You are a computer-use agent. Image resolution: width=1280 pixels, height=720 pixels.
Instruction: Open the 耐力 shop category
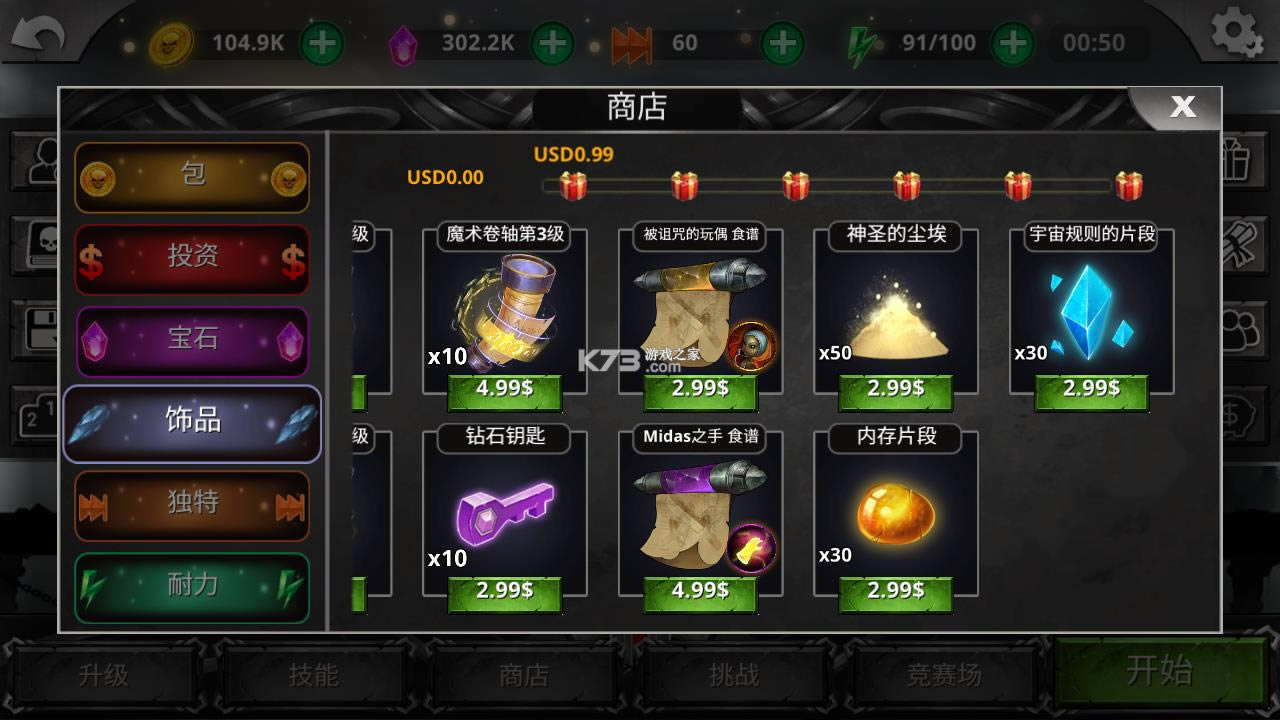click(x=192, y=587)
